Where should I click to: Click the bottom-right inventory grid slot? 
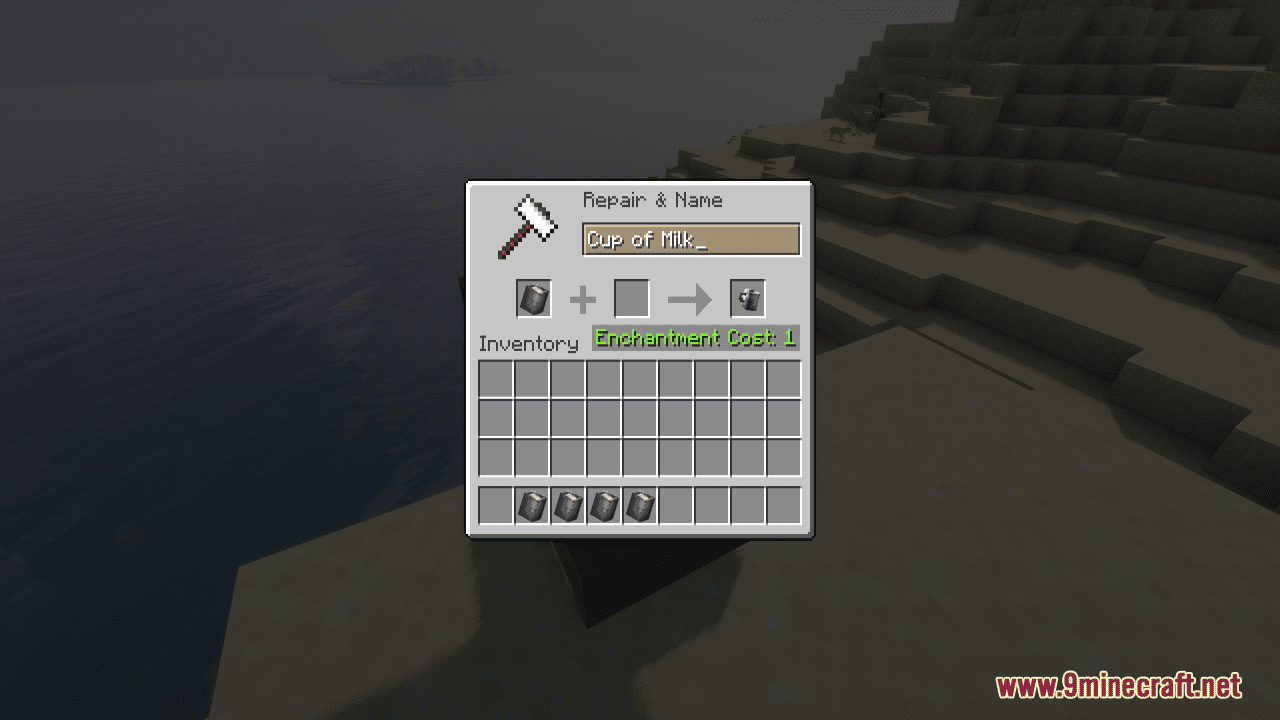(785, 459)
